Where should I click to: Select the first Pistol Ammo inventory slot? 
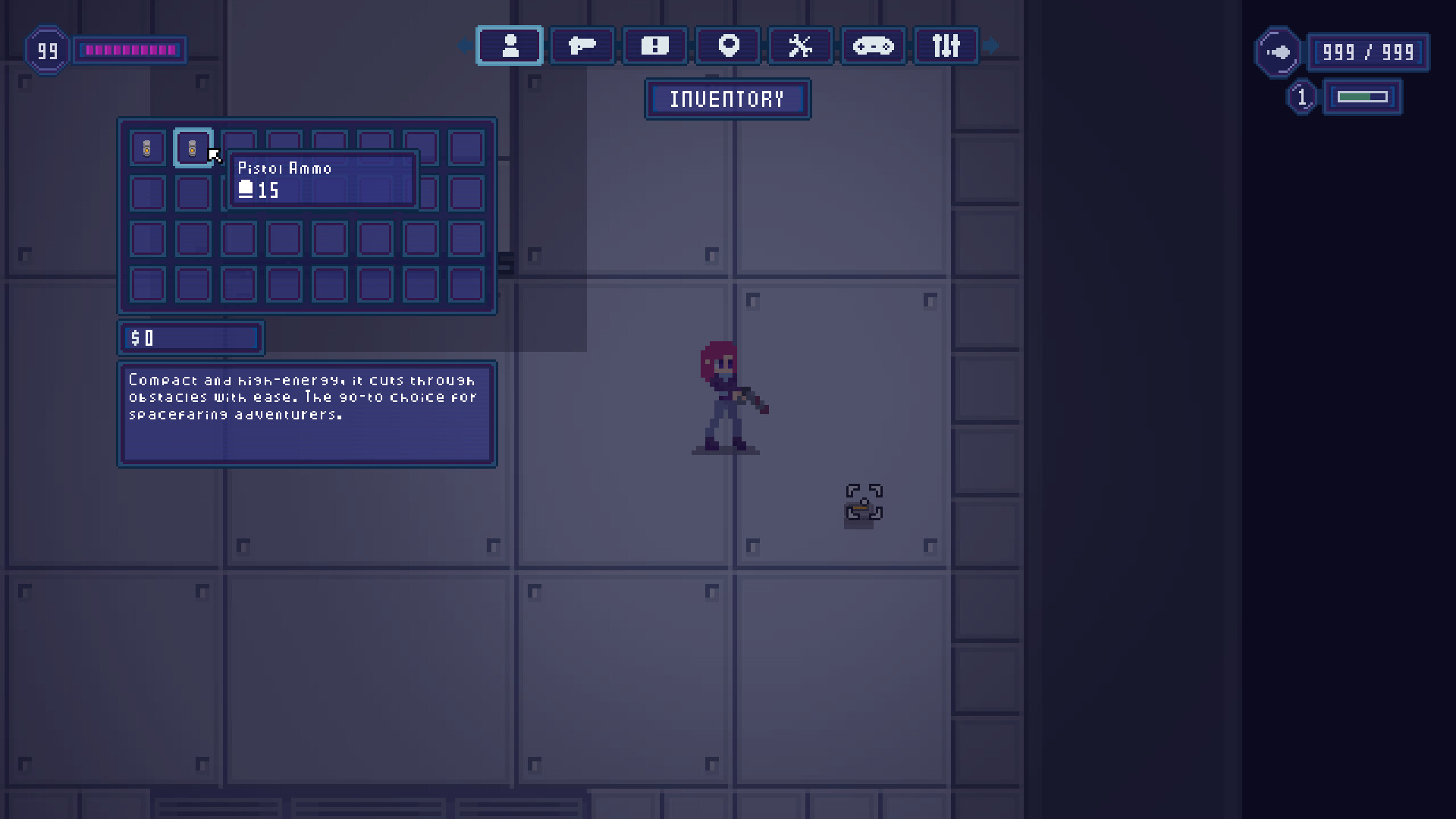(x=147, y=148)
